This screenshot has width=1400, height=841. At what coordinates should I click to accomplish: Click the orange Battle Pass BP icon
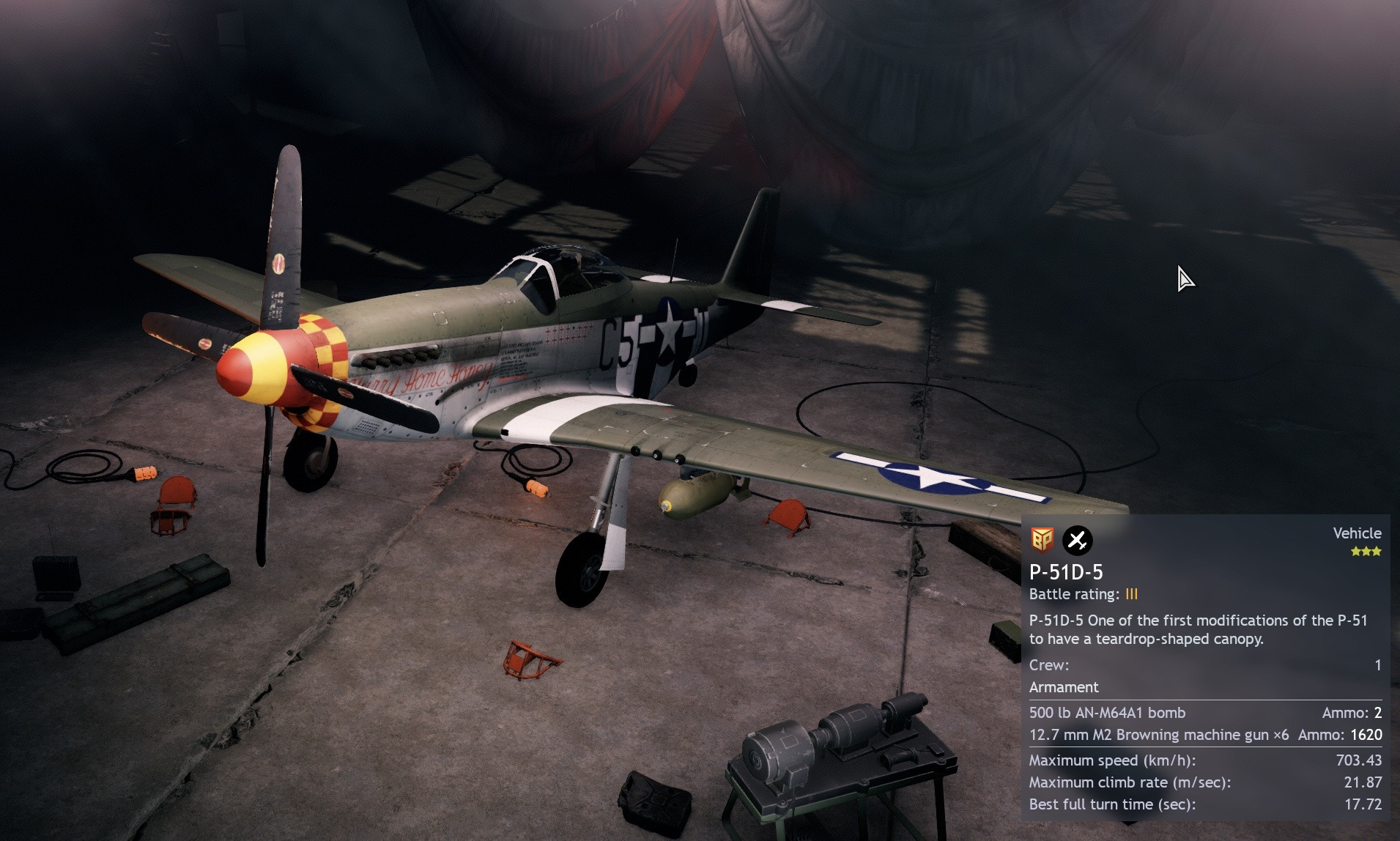[x=1042, y=540]
